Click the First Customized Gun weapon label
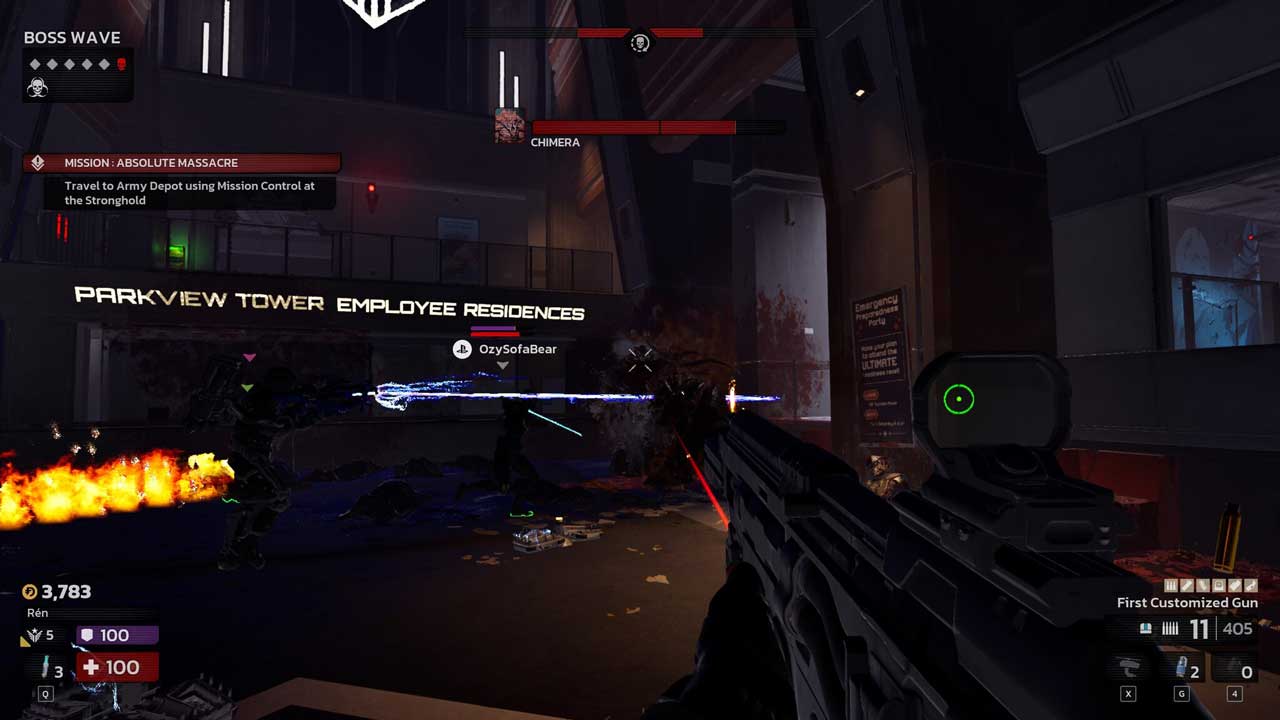This screenshot has height=720, width=1280. [x=1187, y=603]
